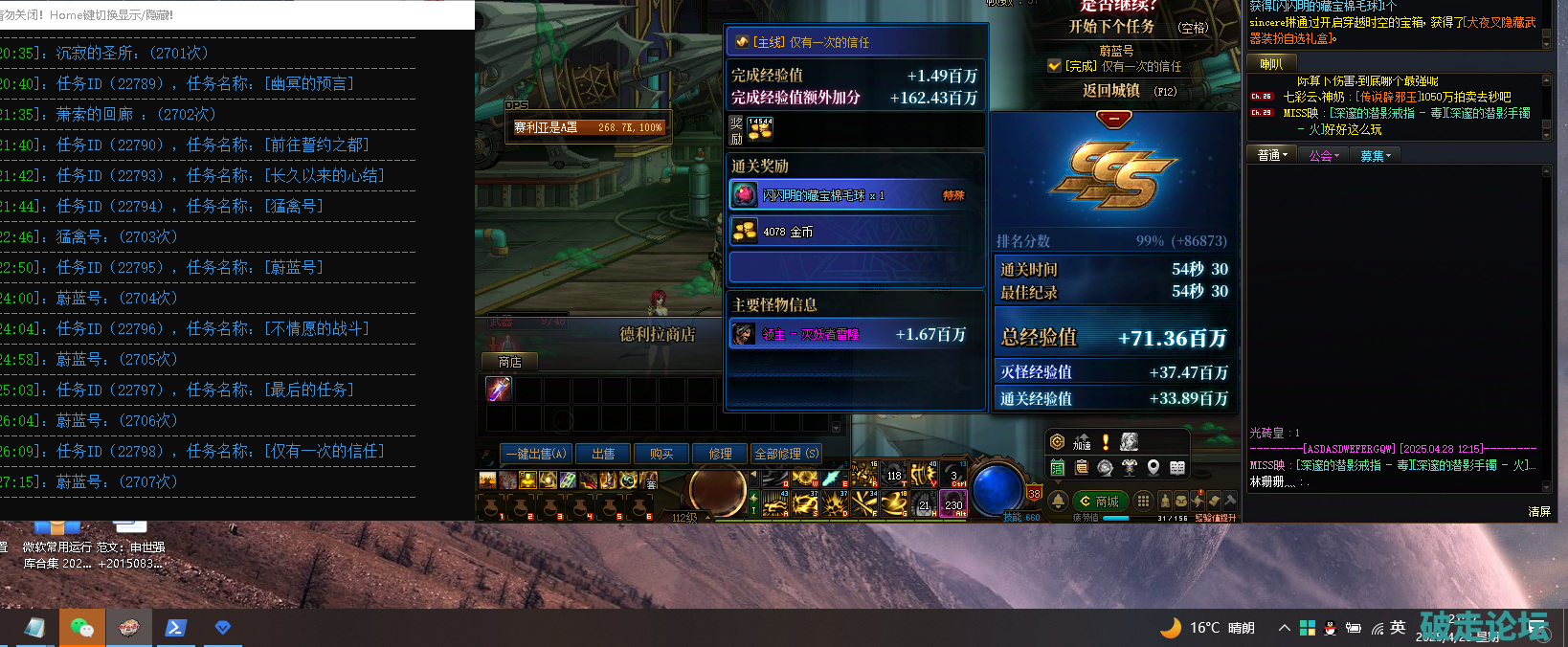Open the 喇叭 megaphone tab
Viewport: 1568px width, 647px height.
coord(1271,64)
